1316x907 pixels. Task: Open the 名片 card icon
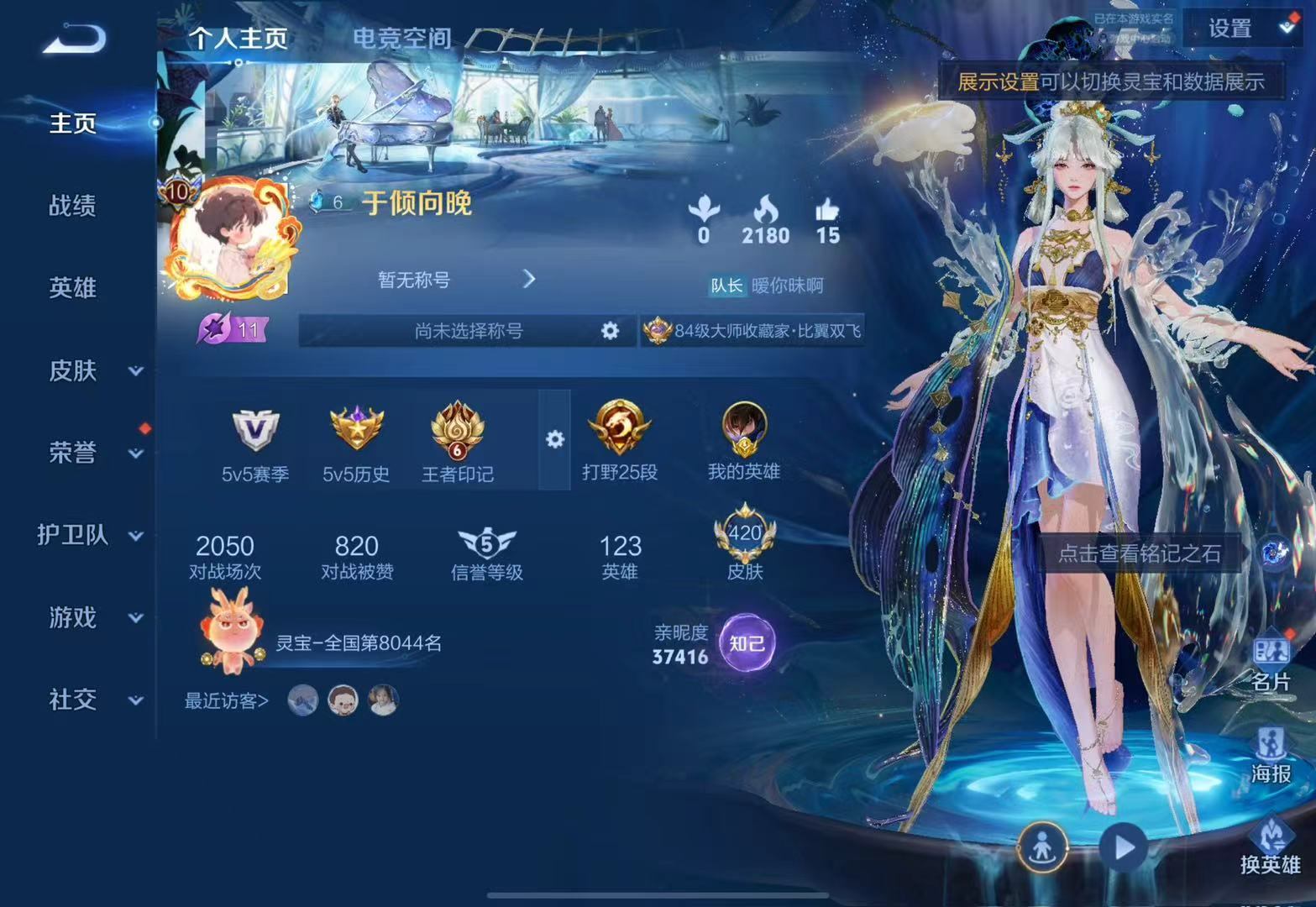1271,651
